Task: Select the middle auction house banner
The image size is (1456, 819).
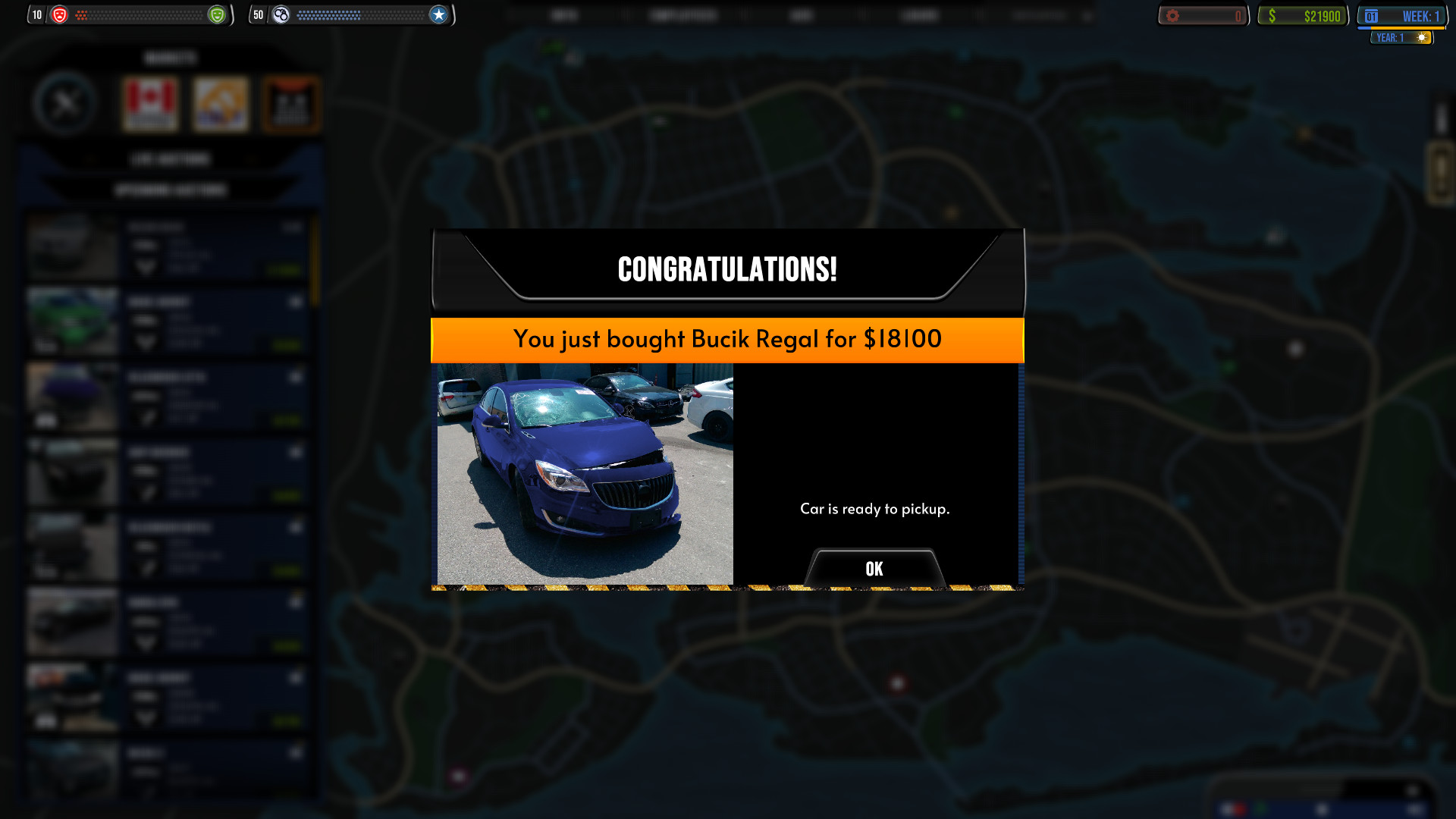Action: [x=221, y=103]
